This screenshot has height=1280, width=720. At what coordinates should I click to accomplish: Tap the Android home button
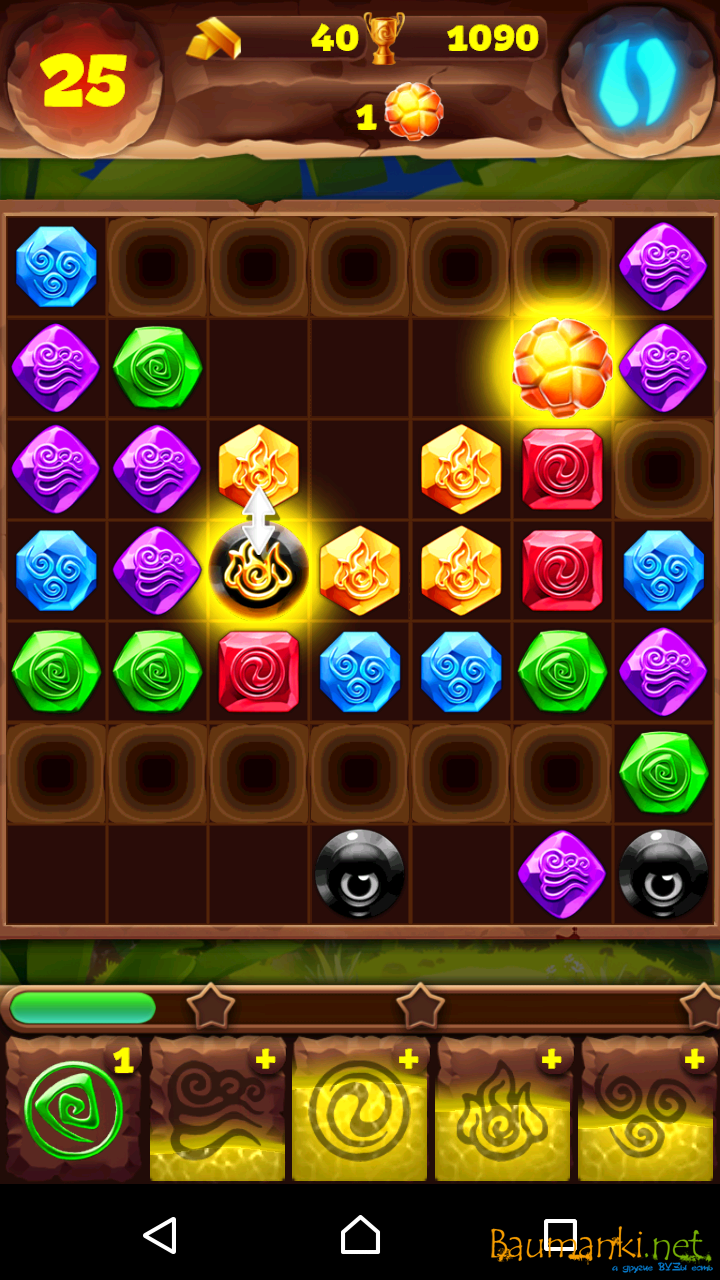coord(360,1236)
